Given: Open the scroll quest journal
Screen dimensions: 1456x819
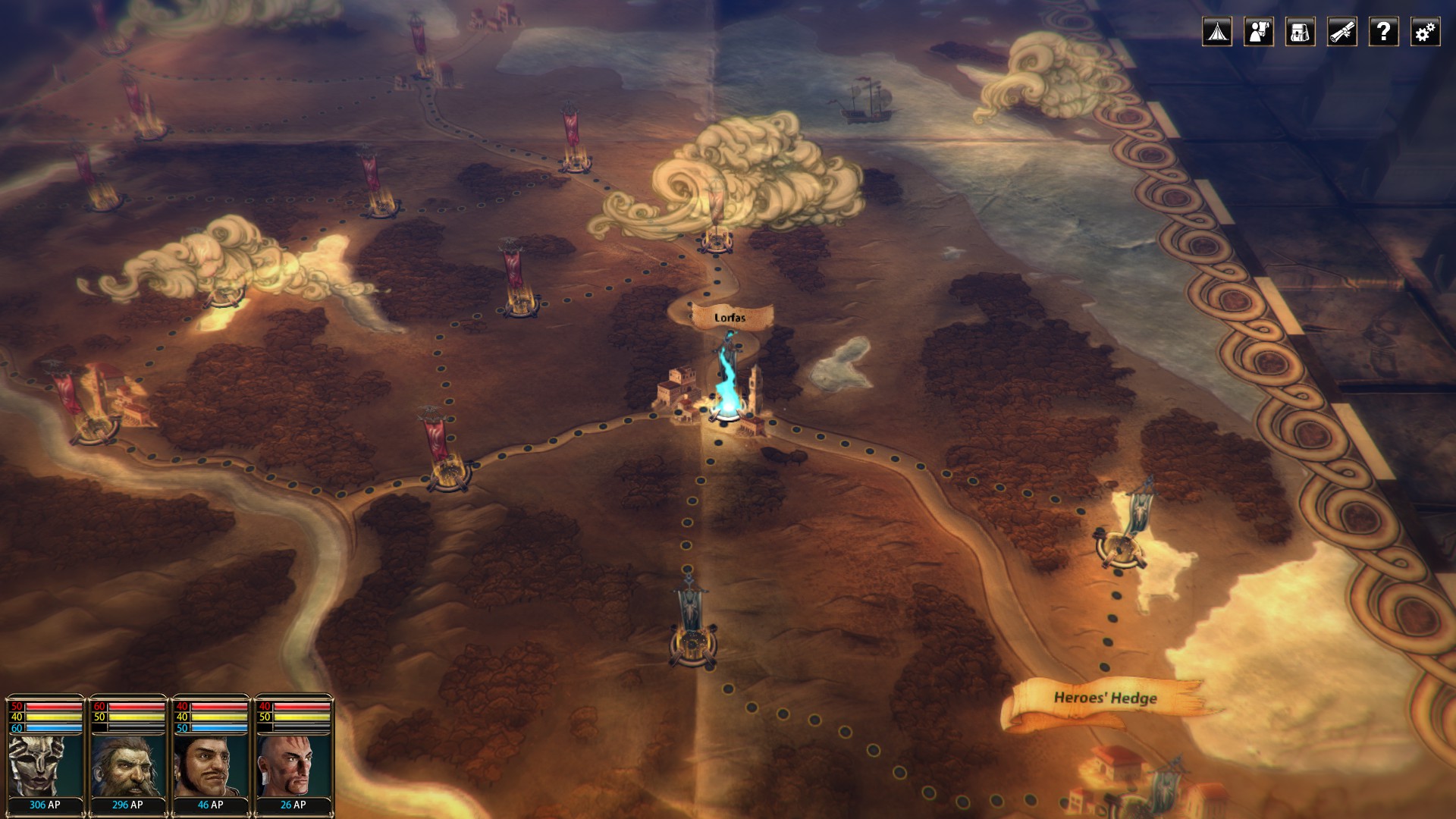Looking at the screenshot, I should pos(1341,32).
